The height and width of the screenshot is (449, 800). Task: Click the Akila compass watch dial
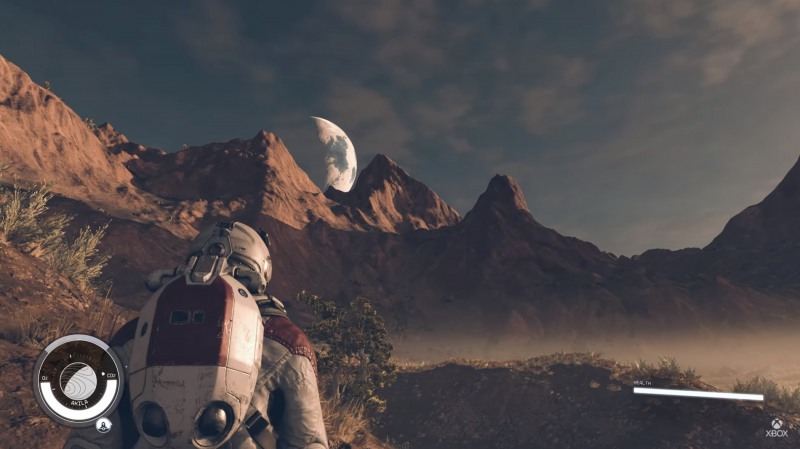tap(77, 380)
